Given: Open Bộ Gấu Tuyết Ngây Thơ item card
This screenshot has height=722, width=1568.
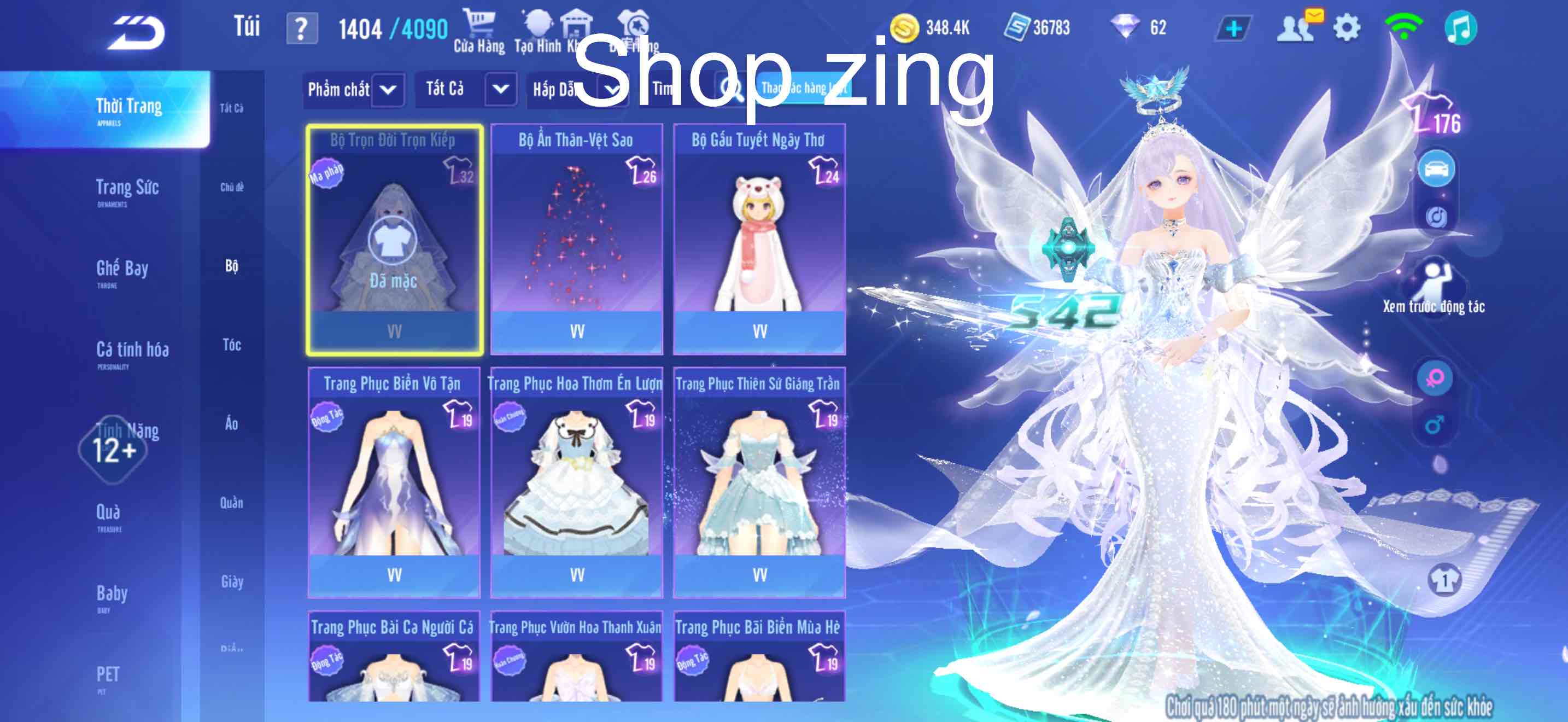Looking at the screenshot, I should click(759, 237).
